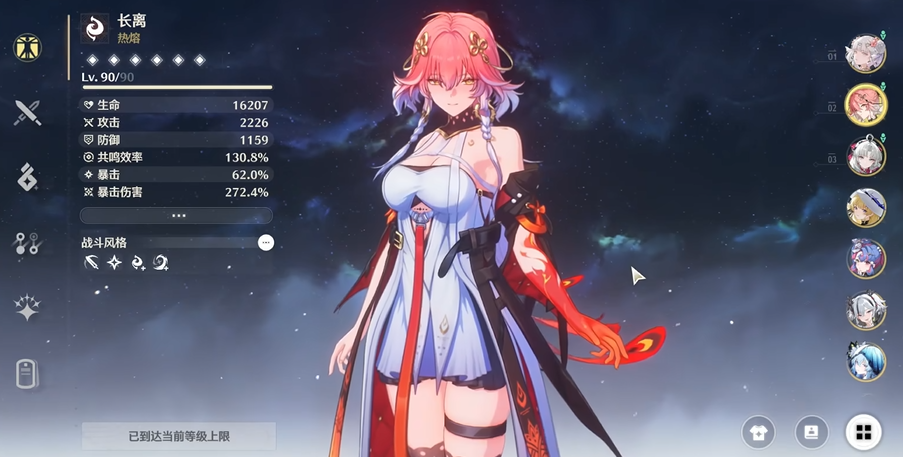The height and width of the screenshot is (457, 903).
Task: Open the weapon tab with crossed swords
Action: [27, 111]
